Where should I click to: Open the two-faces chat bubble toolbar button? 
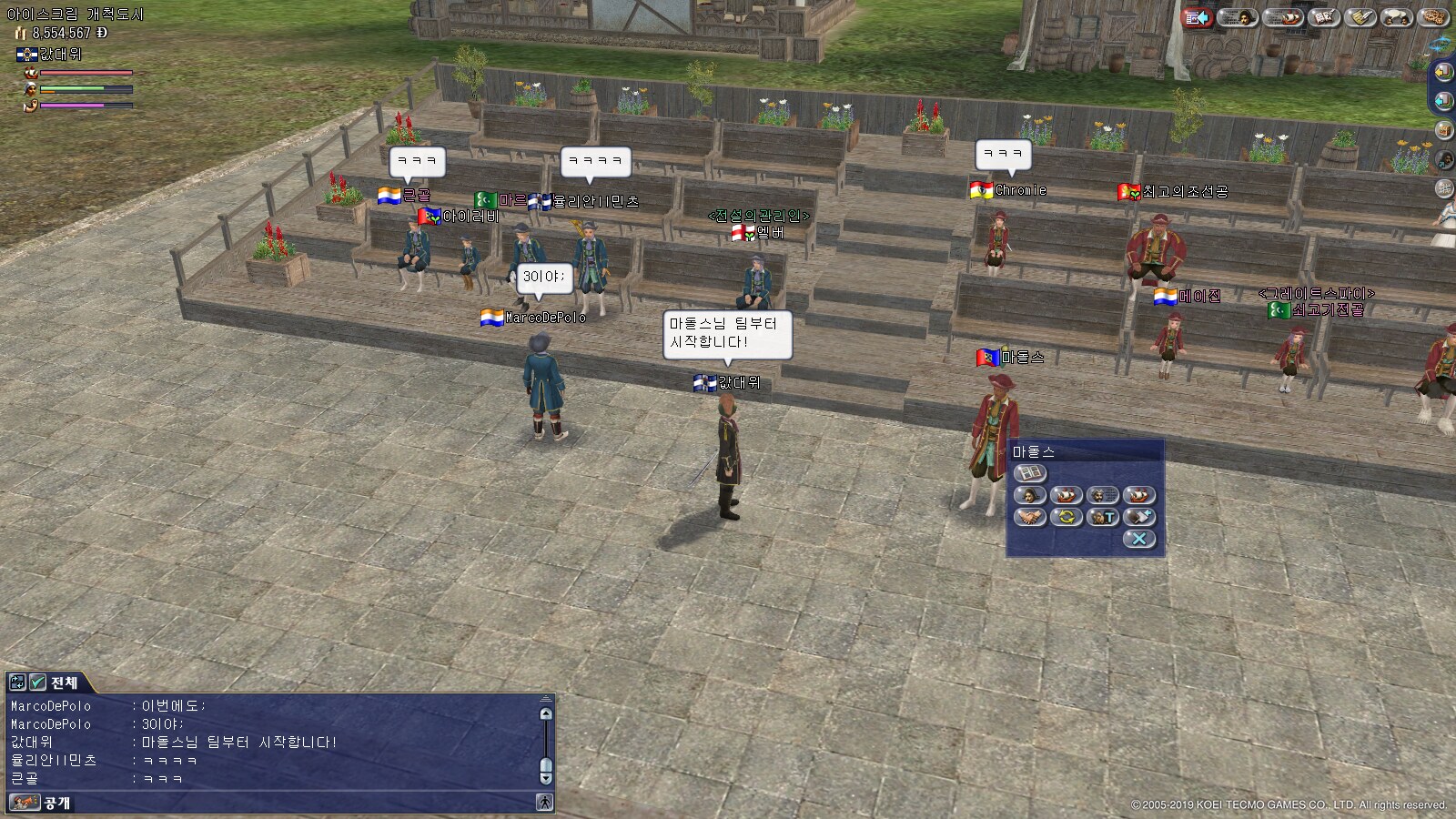[x=1397, y=17]
